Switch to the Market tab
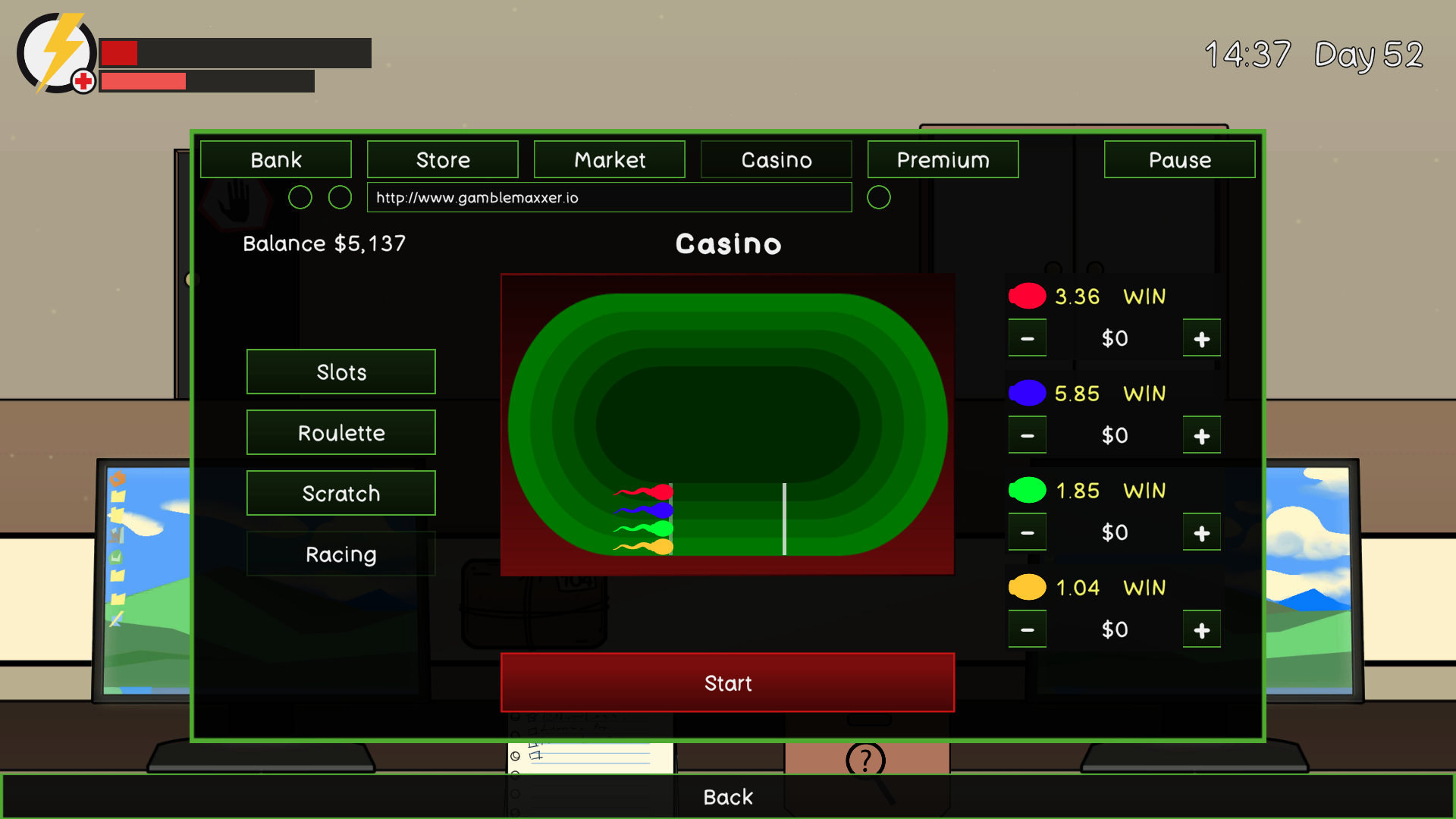Image resolution: width=1456 pixels, height=819 pixels. point(609,159)
